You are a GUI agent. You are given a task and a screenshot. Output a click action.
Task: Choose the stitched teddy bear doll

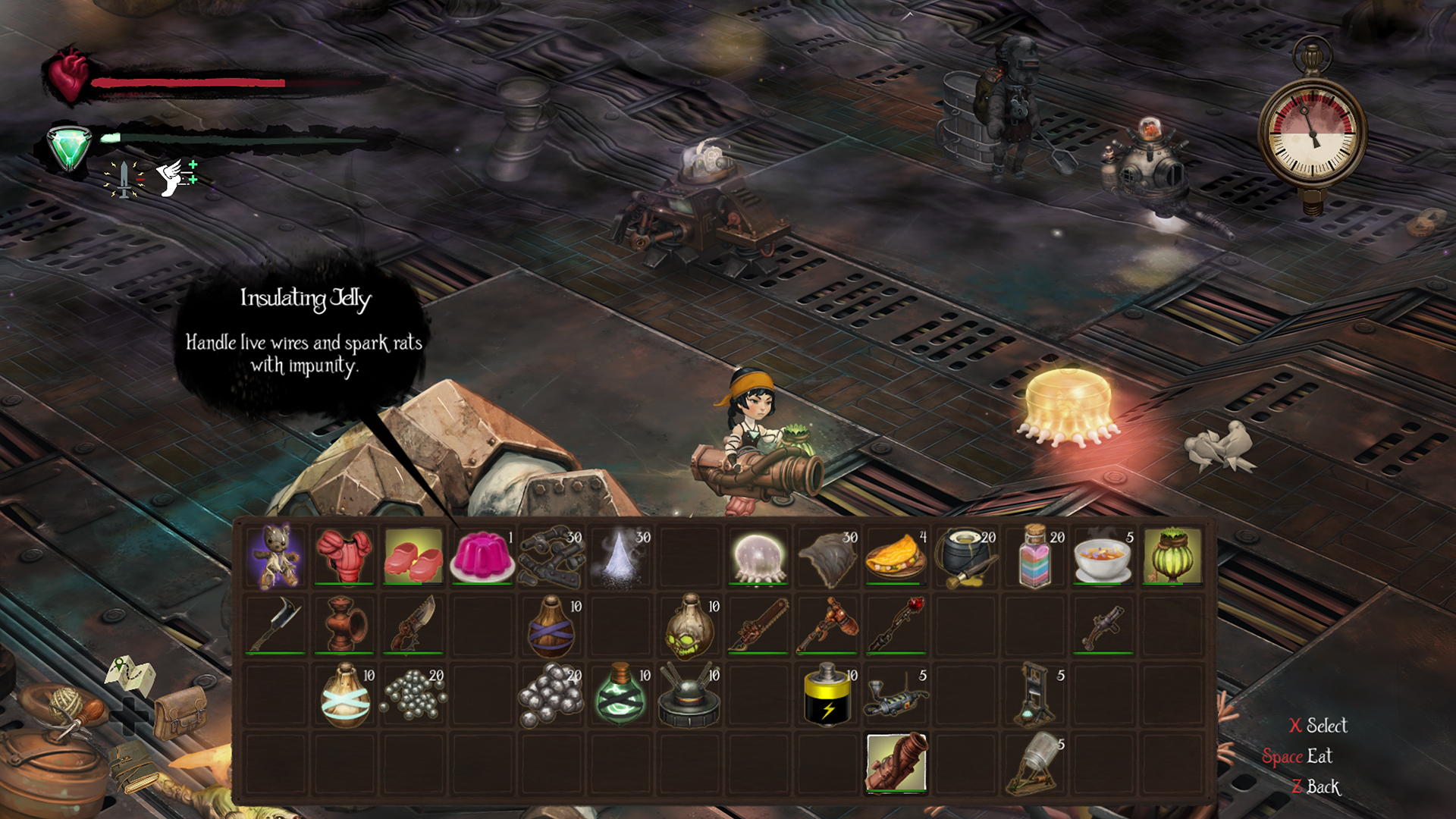(x=276, y=557)
